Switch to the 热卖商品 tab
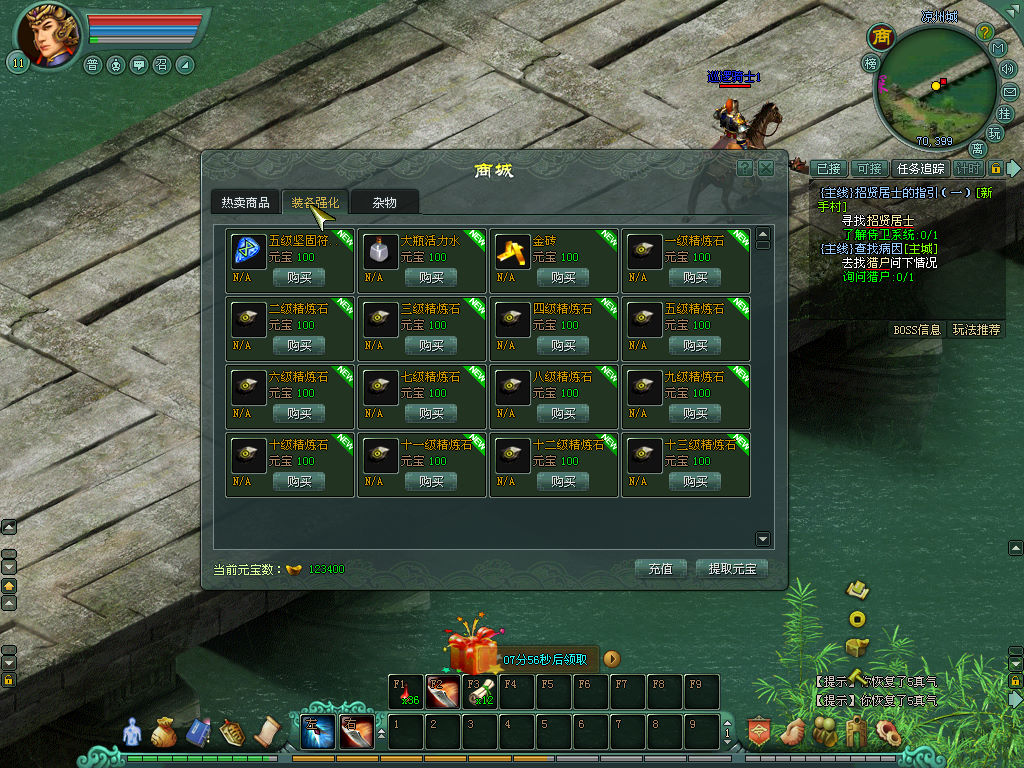The width and height of the screenshot is (1024, 768). pyautogui.click(x=245, y=202)
